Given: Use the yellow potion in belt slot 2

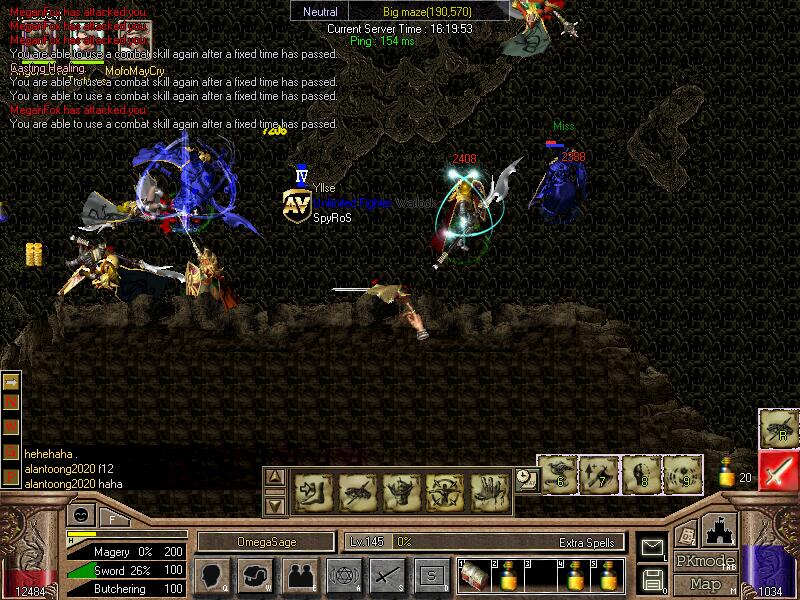Looking at the screenshot, I should (x=507, y=575).
